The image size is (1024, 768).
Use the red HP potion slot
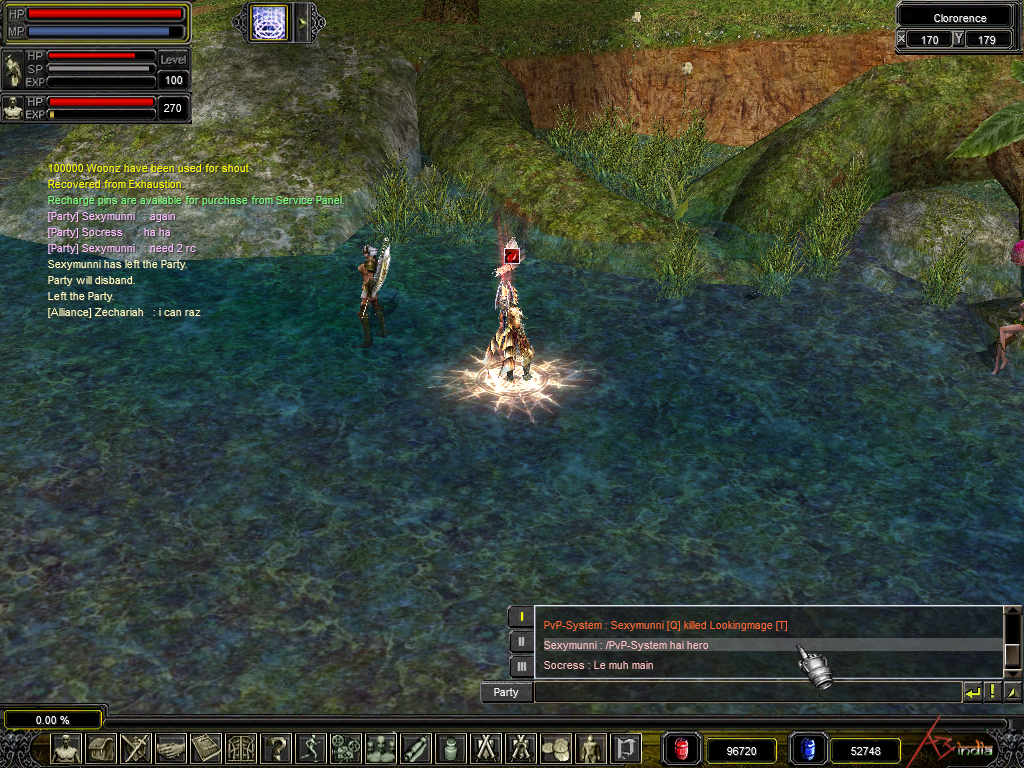point(681,749)
